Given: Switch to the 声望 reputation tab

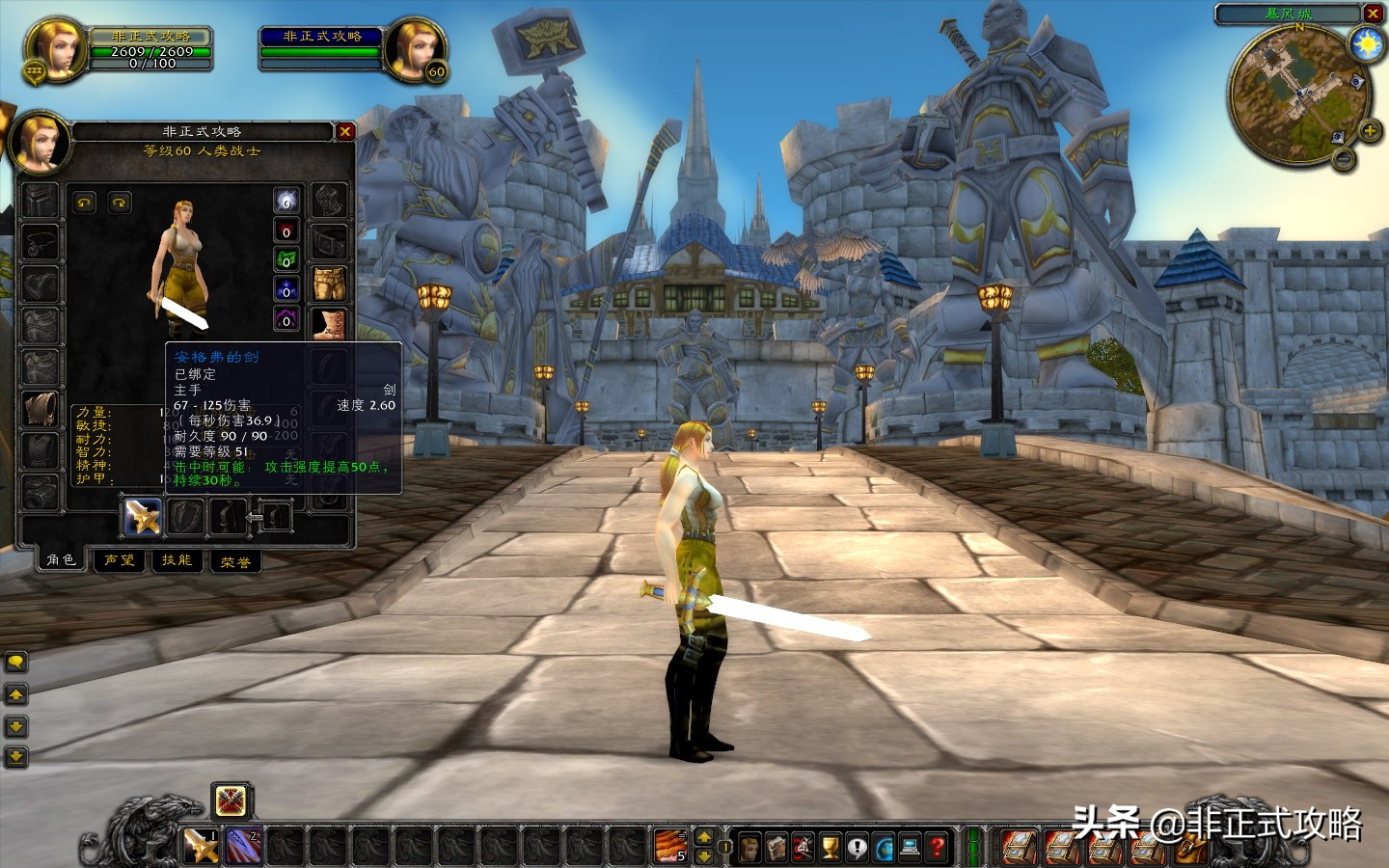Looking at the screenshot, I should (120, 560).
